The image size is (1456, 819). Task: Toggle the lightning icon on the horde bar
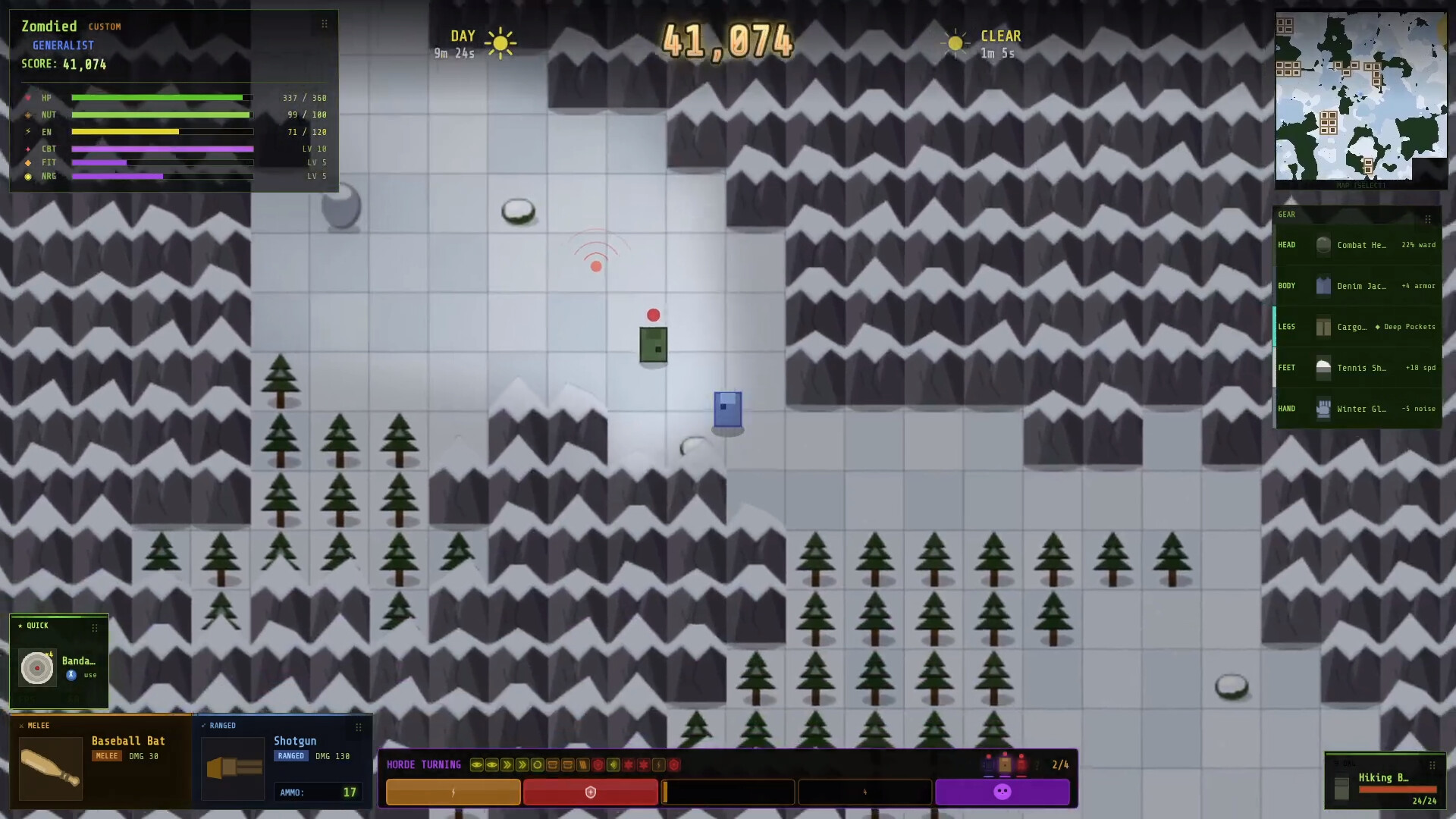coord(659,766)
